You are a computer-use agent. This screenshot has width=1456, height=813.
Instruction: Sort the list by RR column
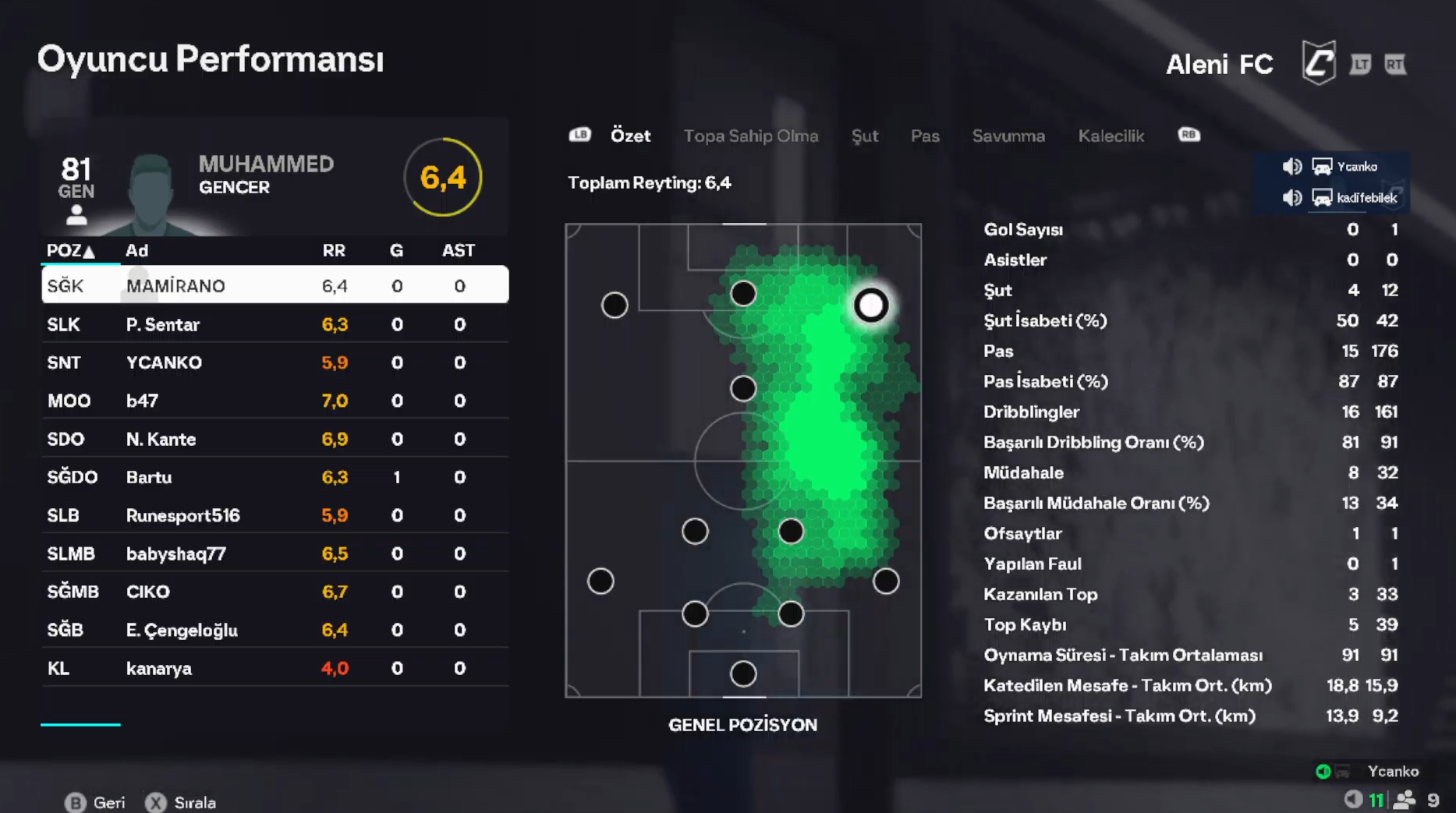coord(334,250)
